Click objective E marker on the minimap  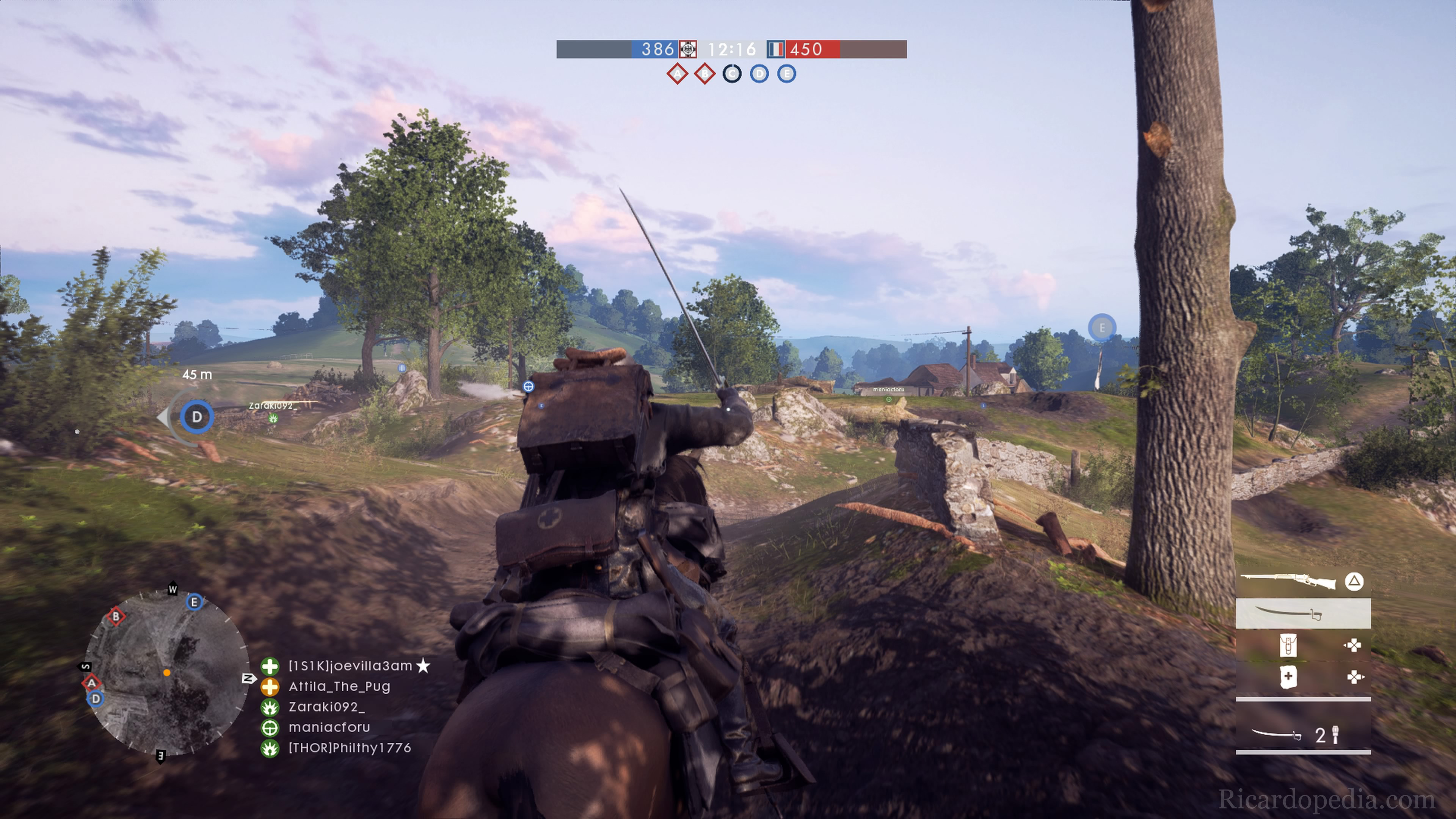[195, 602]
